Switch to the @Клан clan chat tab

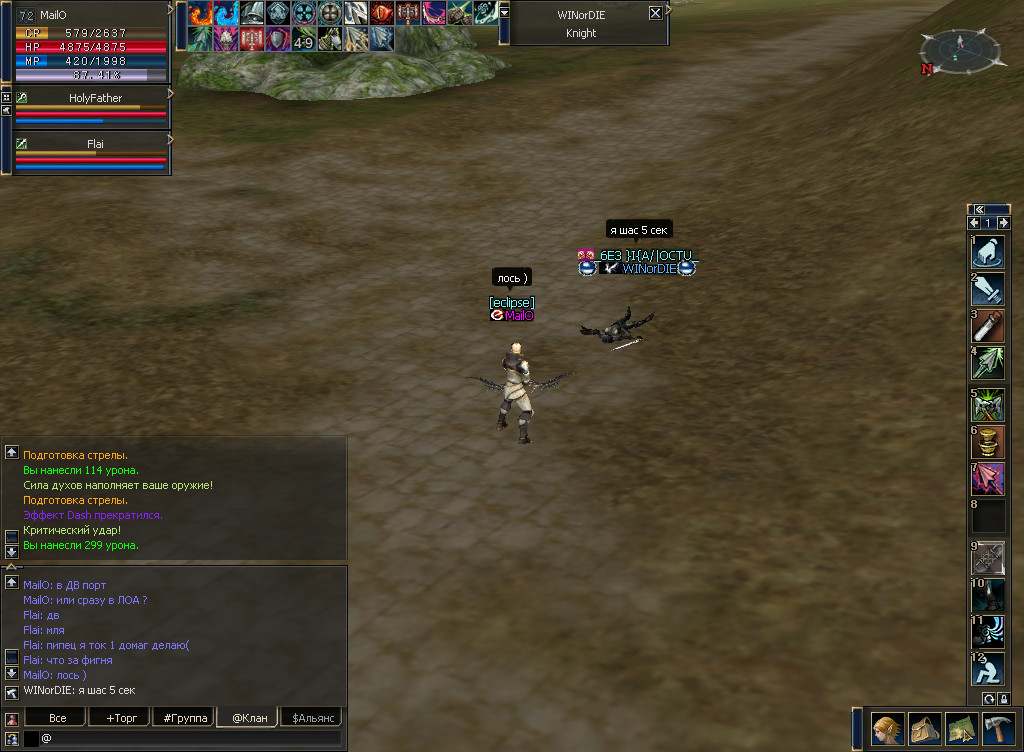(249, 718)
